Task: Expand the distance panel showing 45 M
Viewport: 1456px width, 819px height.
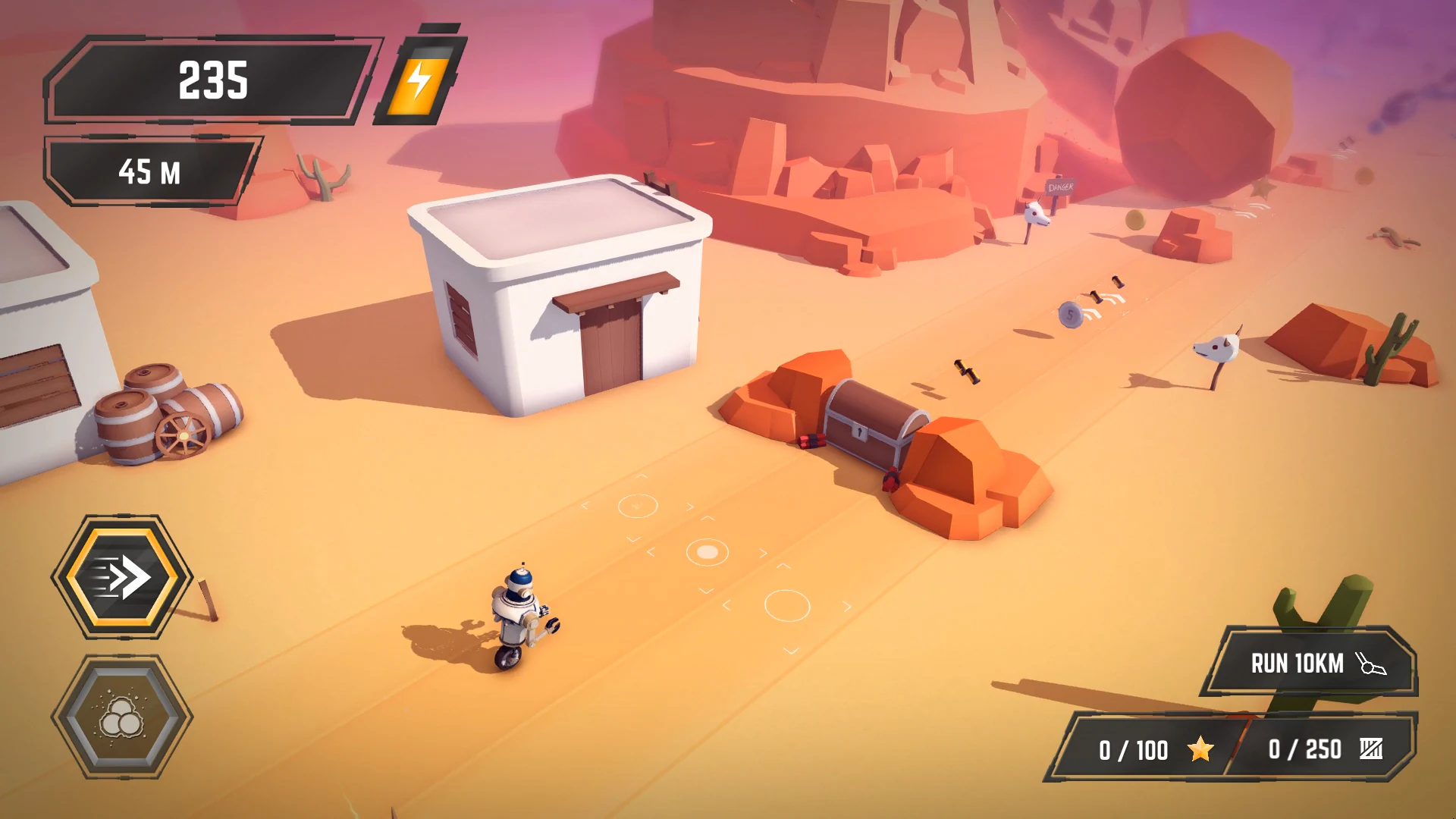Action: pyautogui.click(x=149, y=173)
